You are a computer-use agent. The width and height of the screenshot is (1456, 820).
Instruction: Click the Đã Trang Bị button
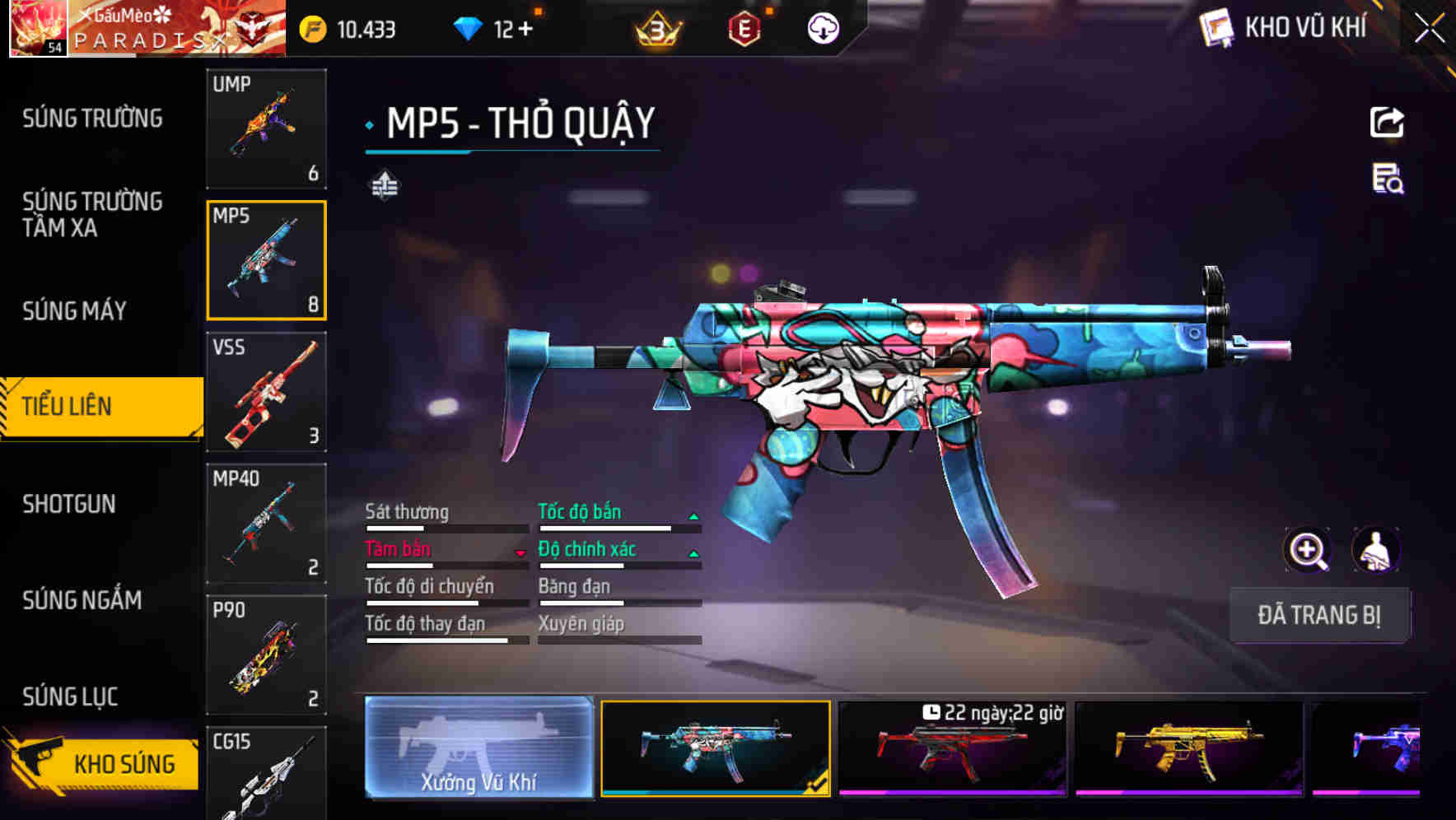1318,615
